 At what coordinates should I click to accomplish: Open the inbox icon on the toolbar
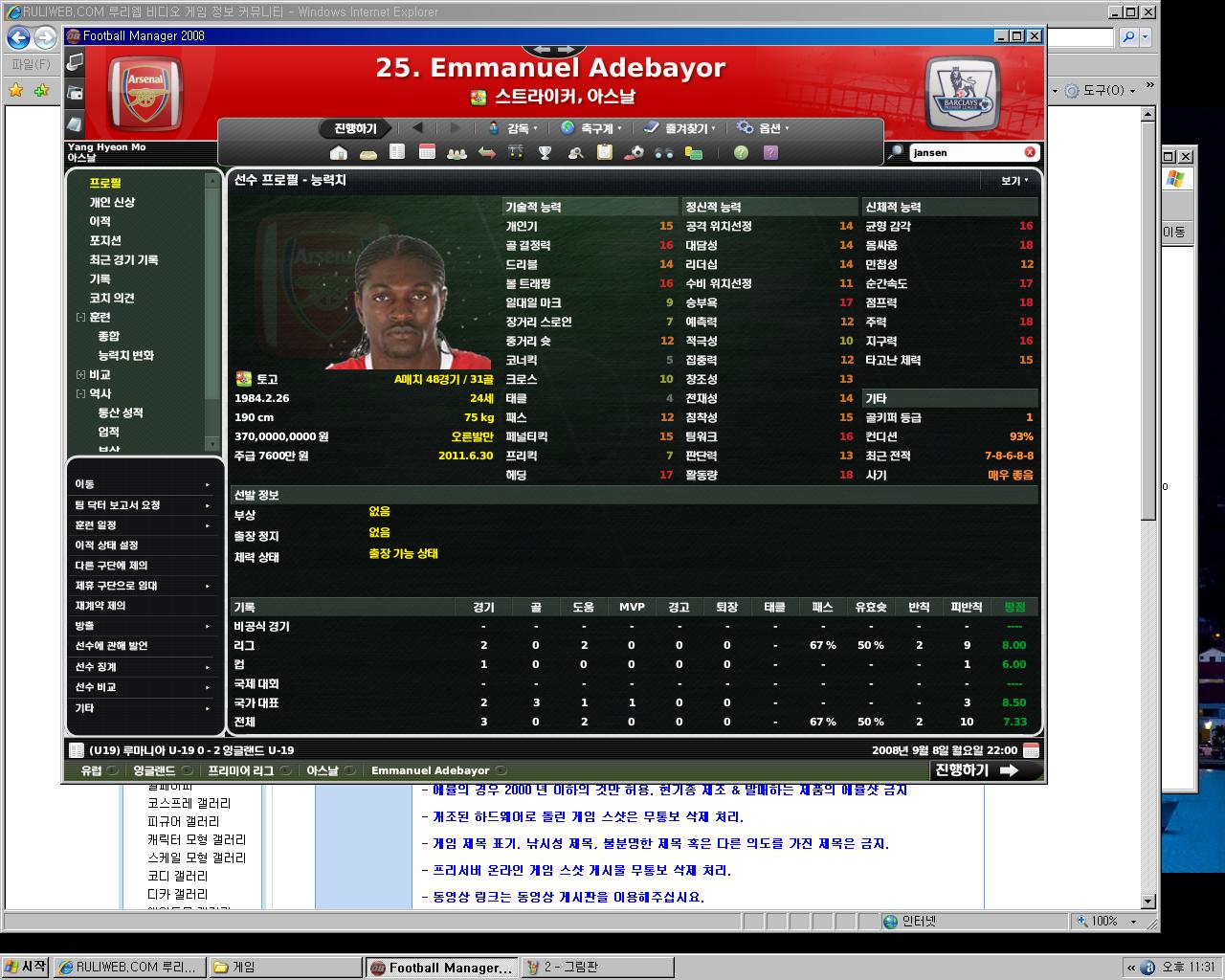(x=367, y=153)
